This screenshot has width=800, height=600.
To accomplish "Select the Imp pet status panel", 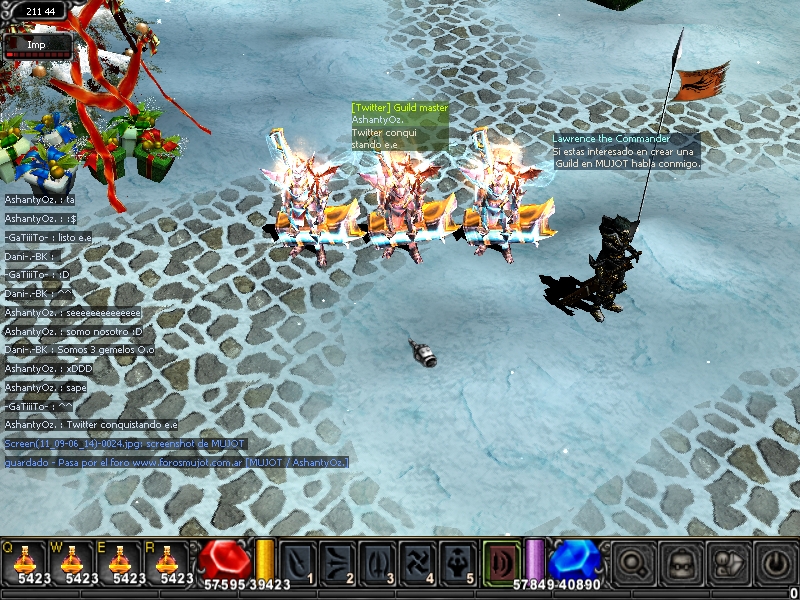I will (37, 45).
